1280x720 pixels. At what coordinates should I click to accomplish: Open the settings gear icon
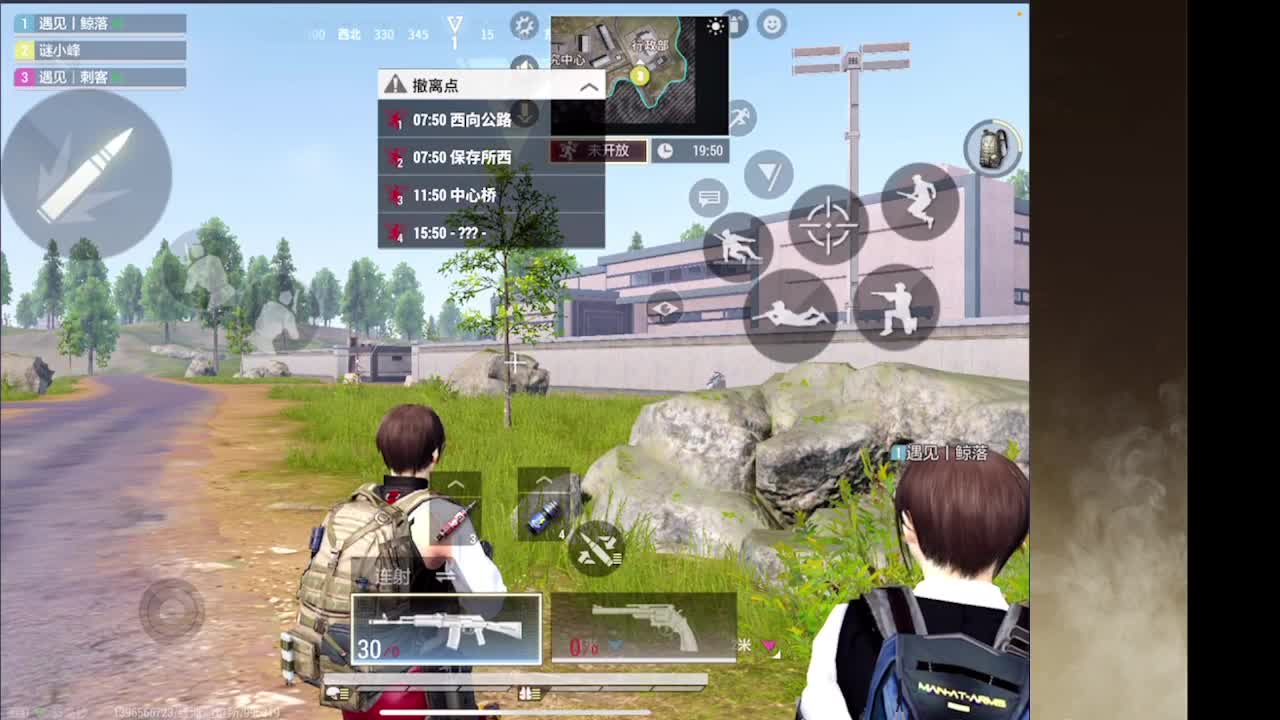522,26
